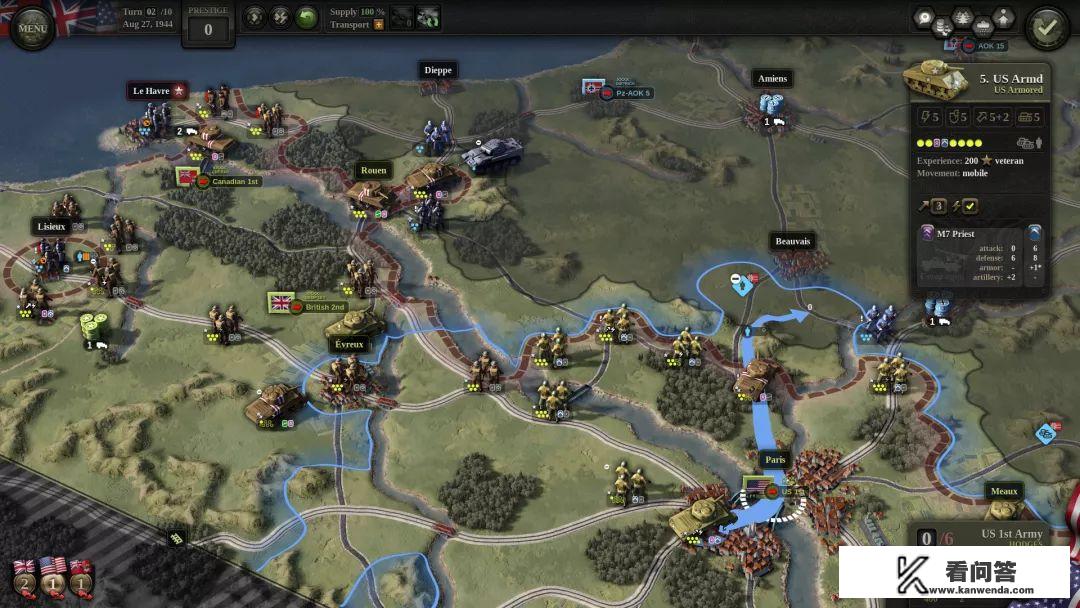This screenshot has height=608, width=1080.
Task: Click the watermark logo overlay
Action: [x=954, y=572]
